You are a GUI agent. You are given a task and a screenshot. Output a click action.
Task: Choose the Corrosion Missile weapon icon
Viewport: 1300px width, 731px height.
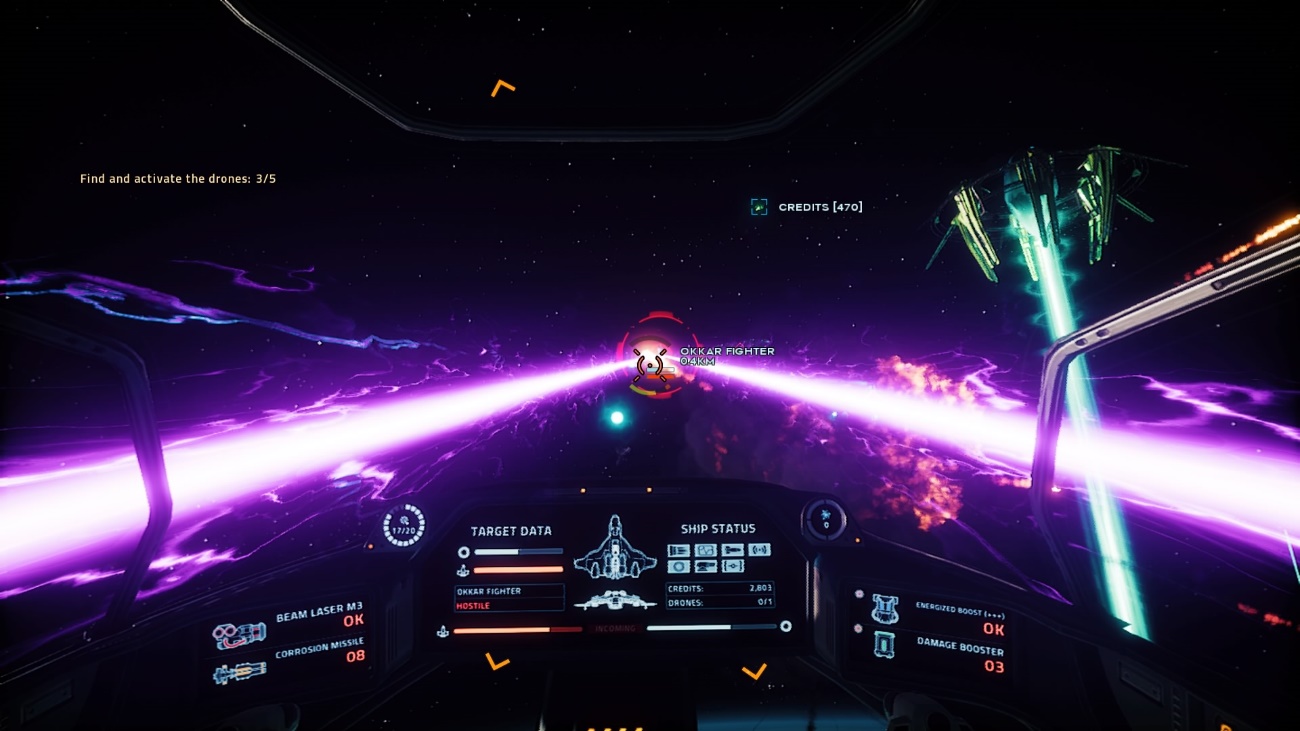pos(239,672)
